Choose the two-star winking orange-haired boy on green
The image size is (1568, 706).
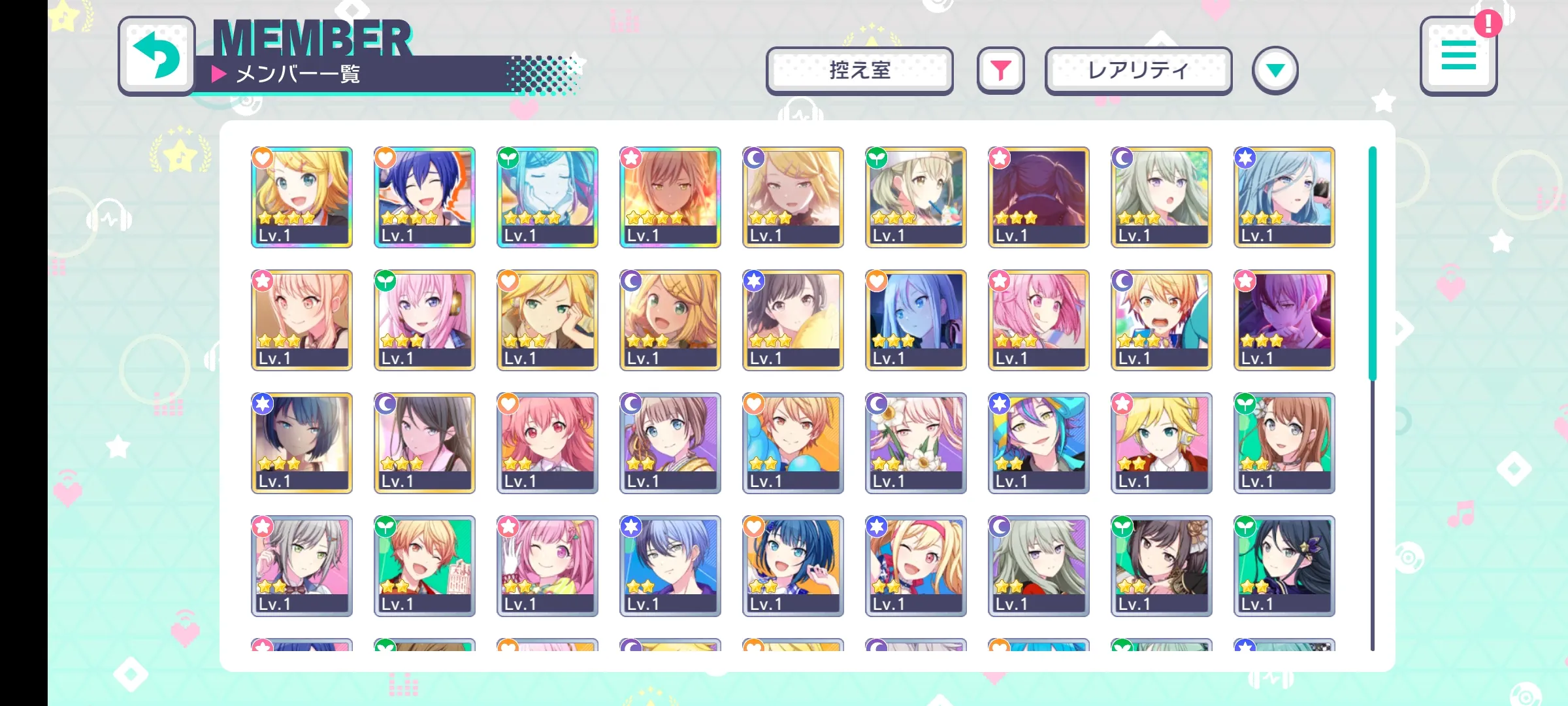425,566
